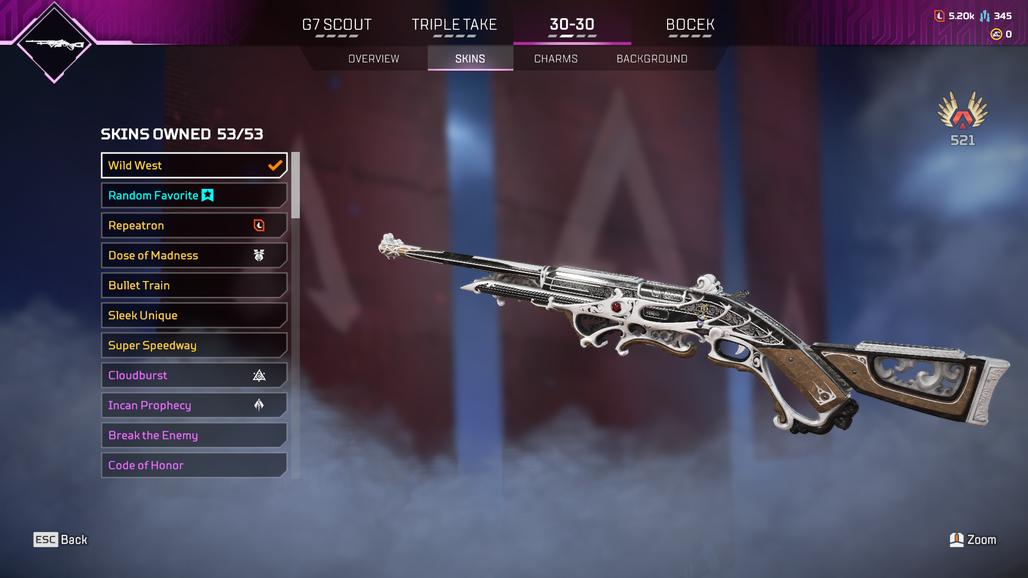Screen dimensions: 1028x578
Task: Switch to the G7 Scout weapon
Action: pos(336,25)
